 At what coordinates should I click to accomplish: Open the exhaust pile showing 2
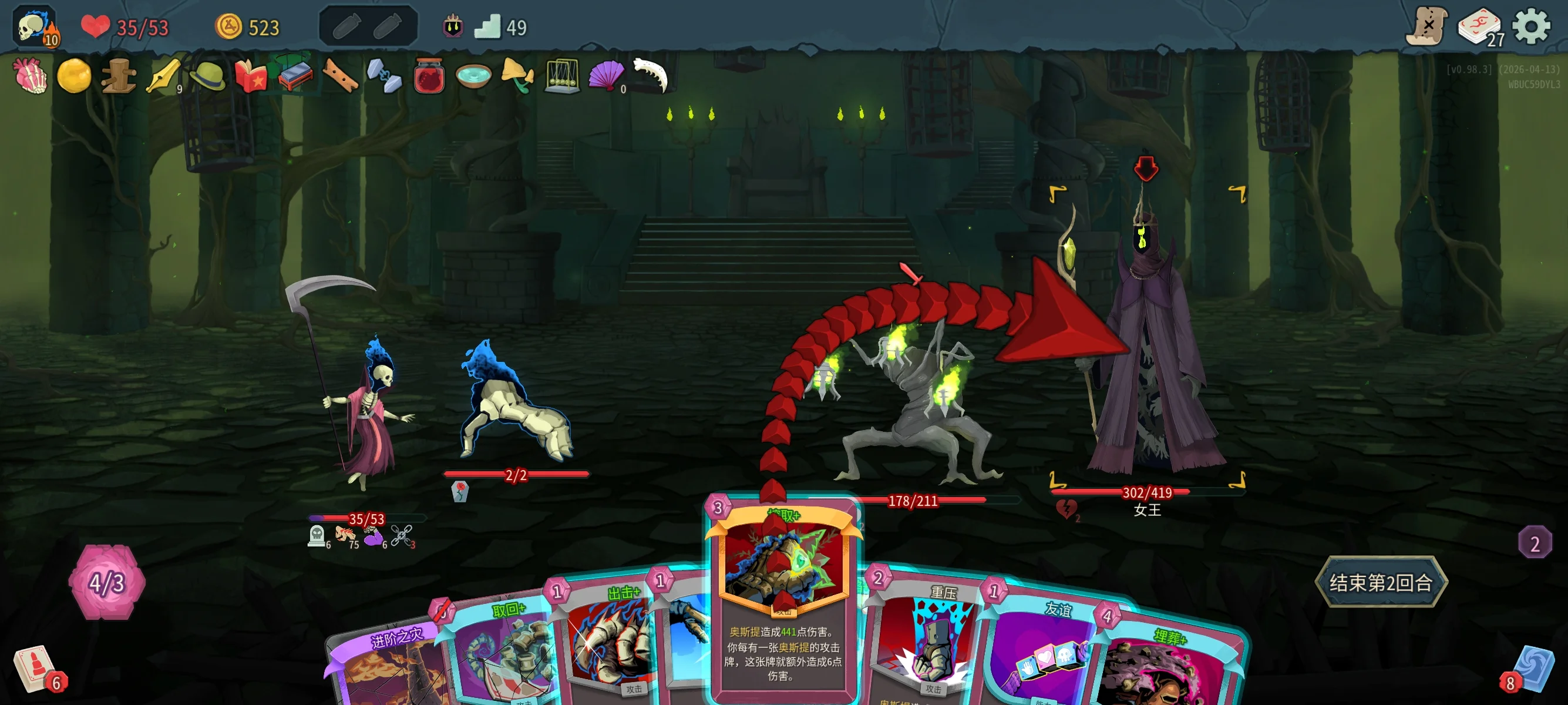coord(1534,542)
